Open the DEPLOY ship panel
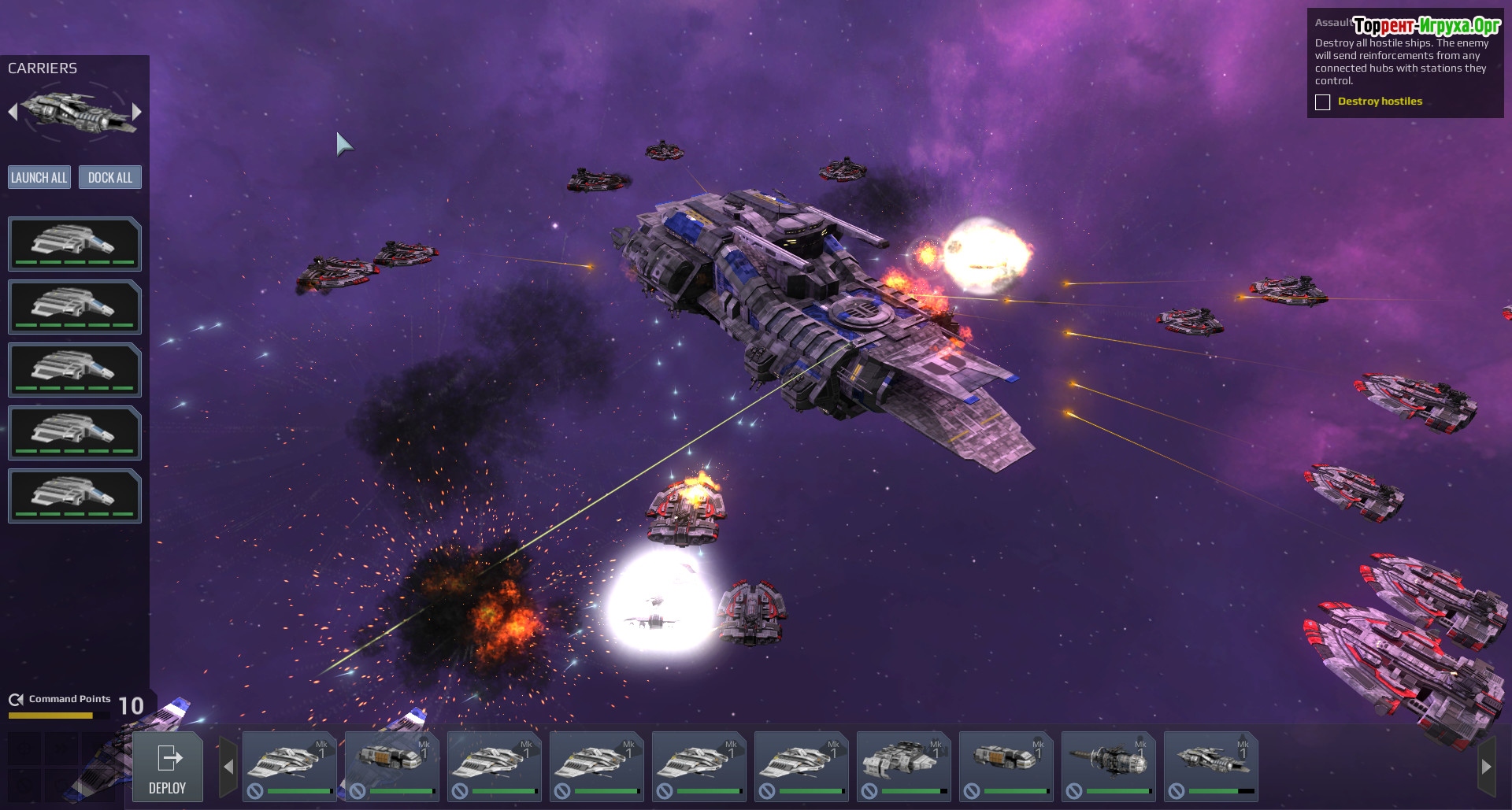The height and width of the screenshot is (810, 1512). [167, 767]
